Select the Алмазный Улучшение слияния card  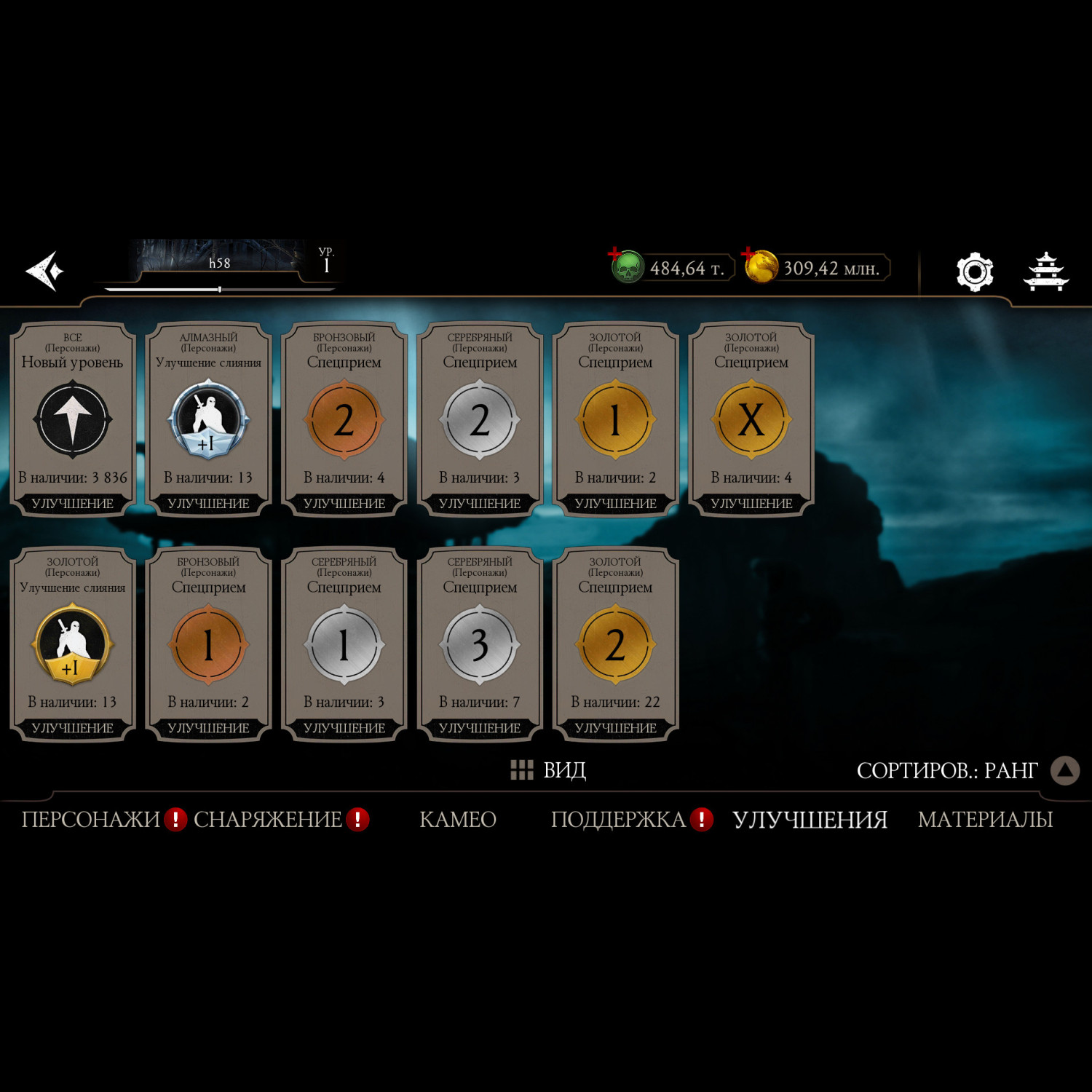[x=208, y=419]
